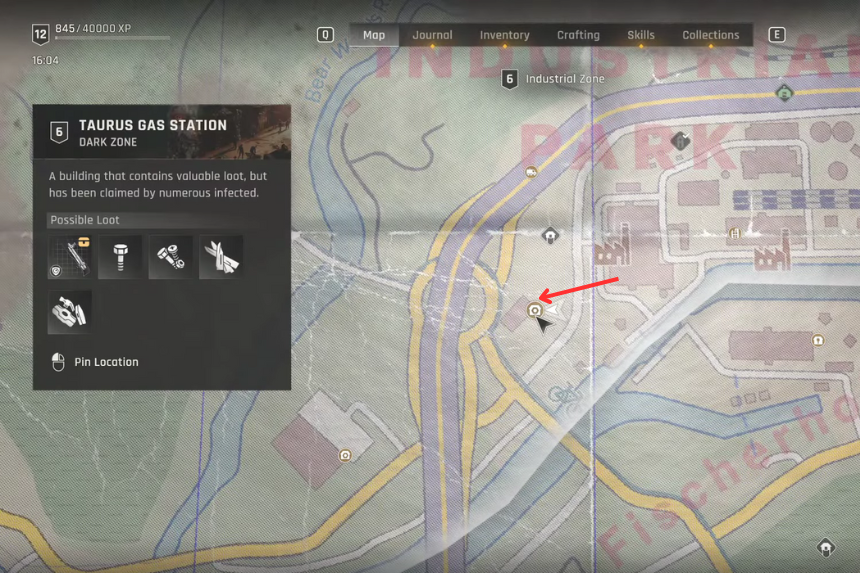
Task: Open the Inventory tab
Action: click(504, 35)
